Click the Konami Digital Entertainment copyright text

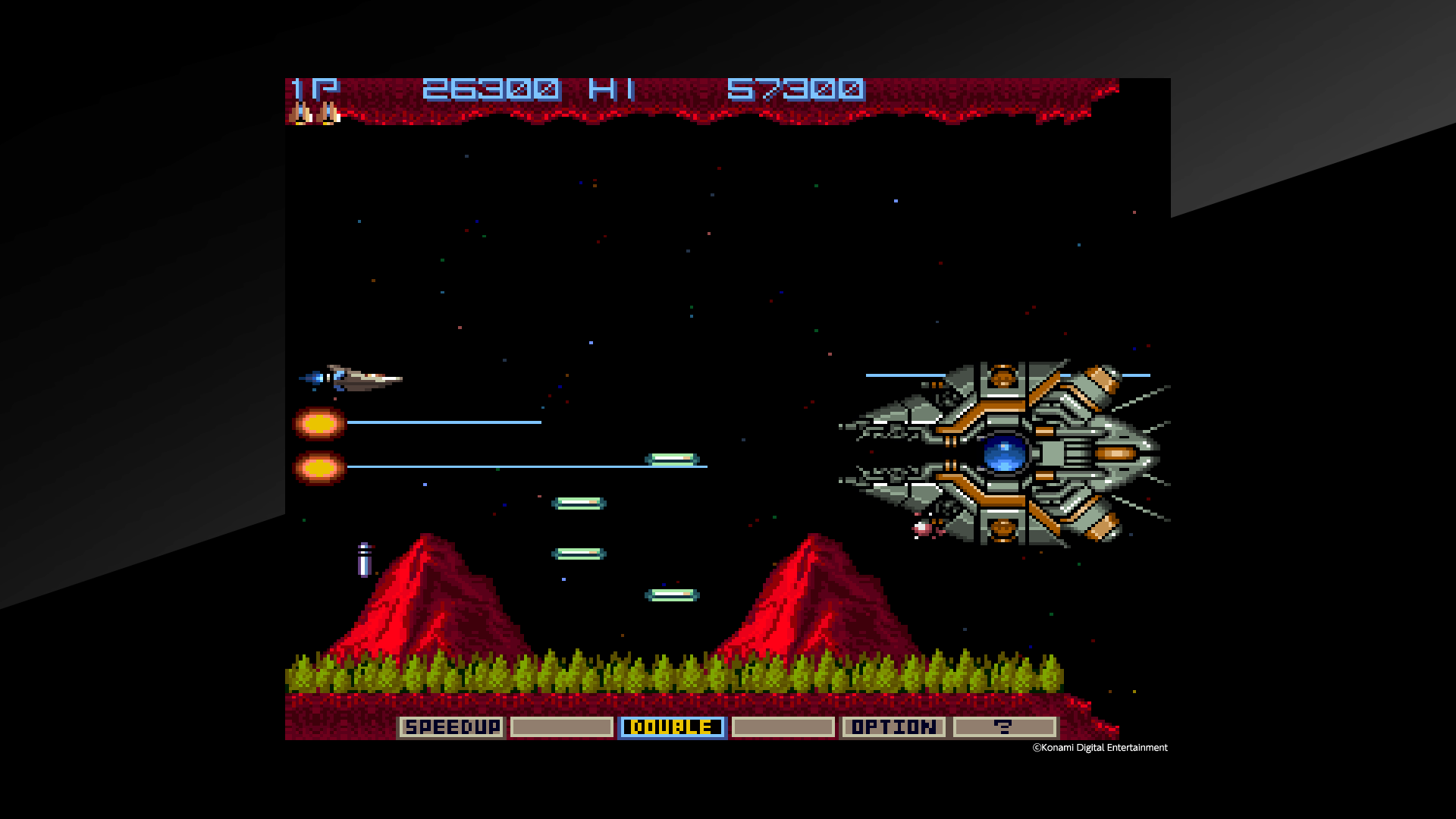[x=1098, y=748]
